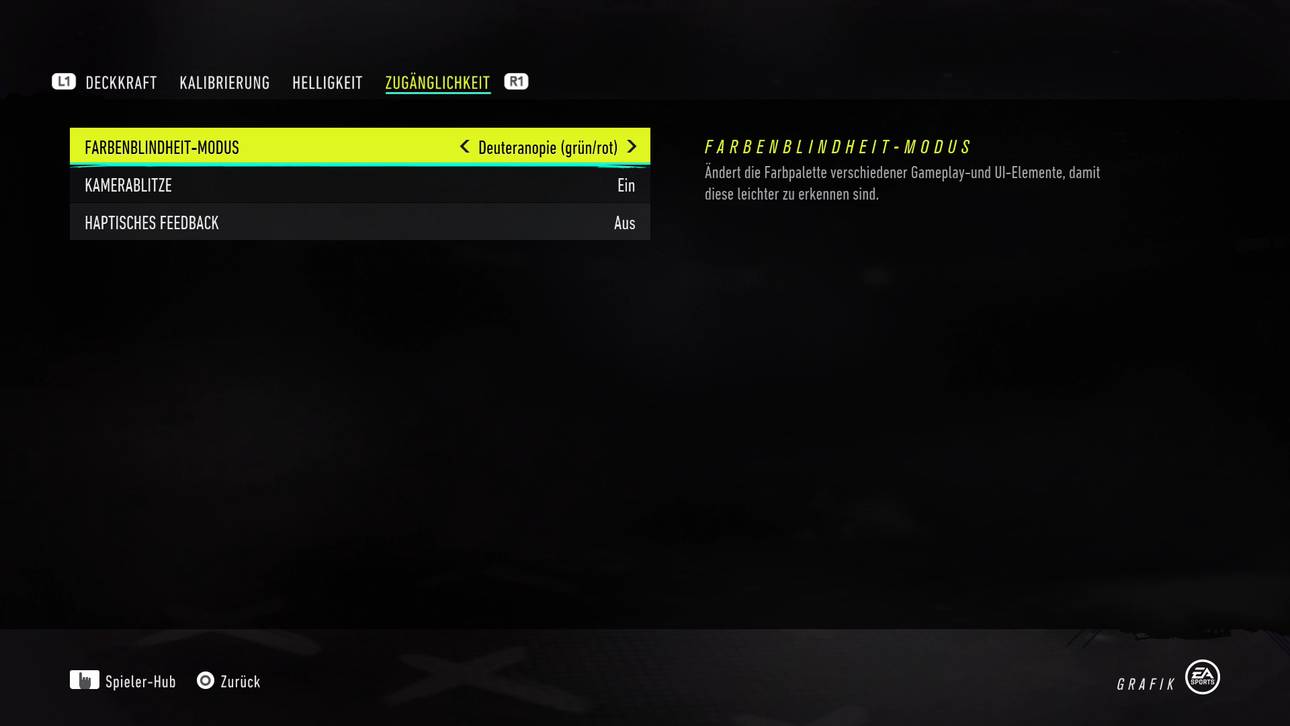Select the Zugänglichkeit tab
This screenshot has height=726, width=1290.
click(437, 82)
